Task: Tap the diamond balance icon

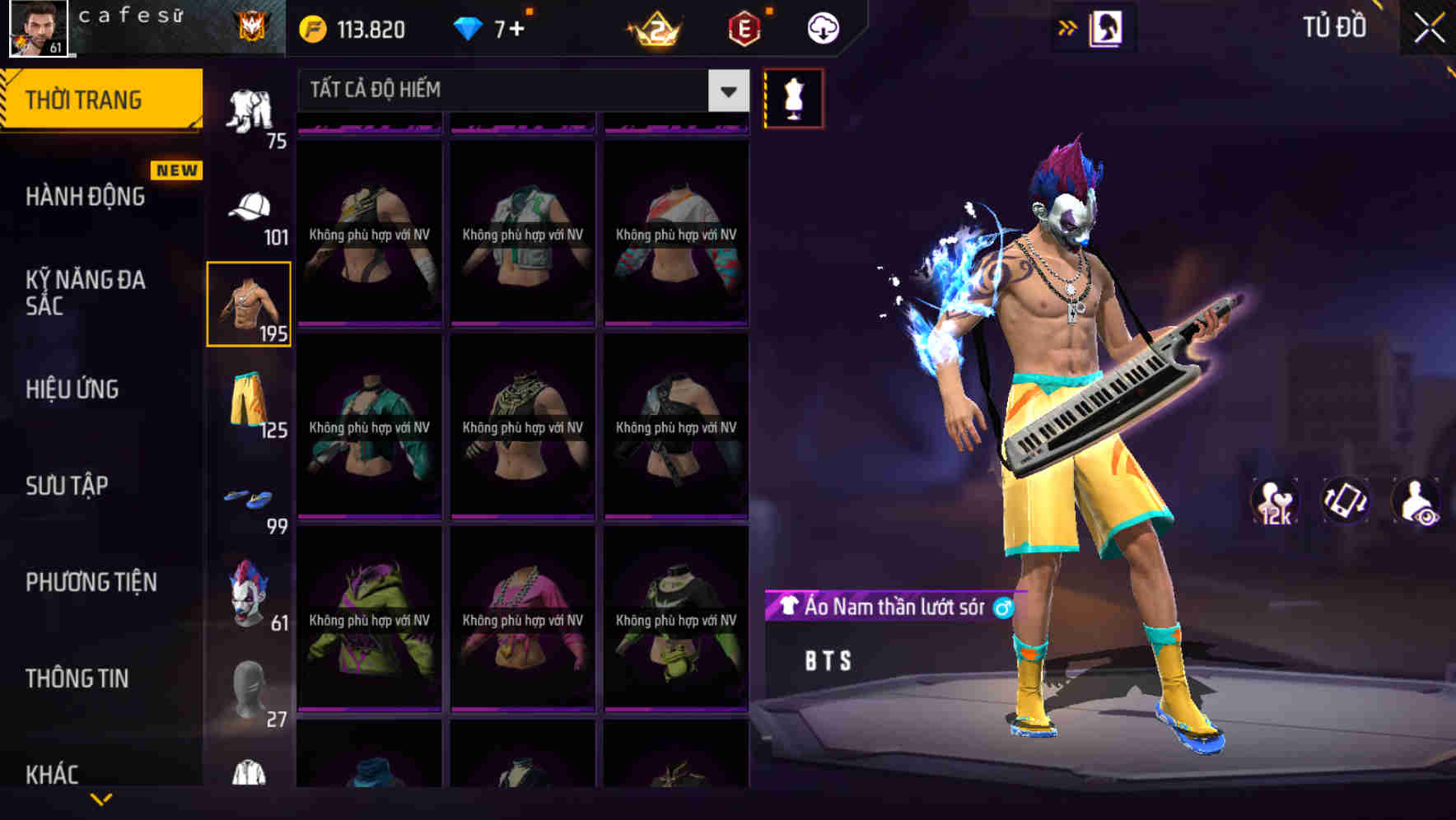Action: (x=471, y=28)
